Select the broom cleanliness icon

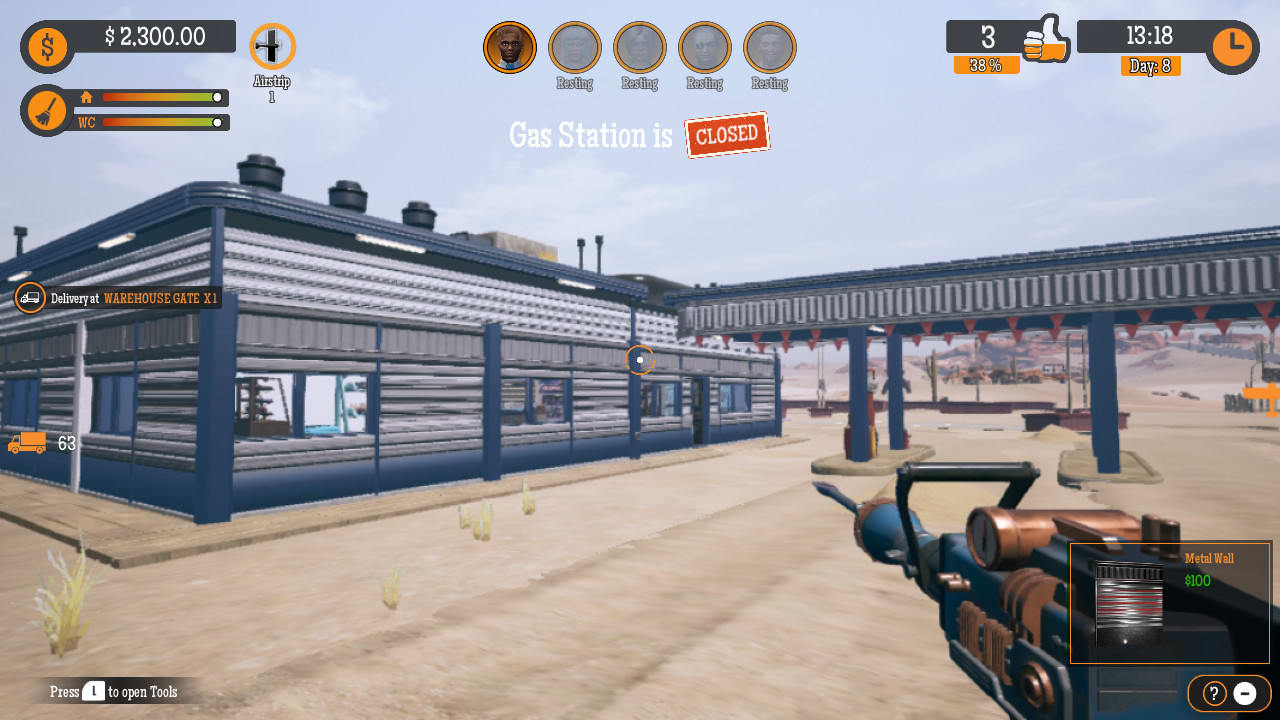pos(45,110)
